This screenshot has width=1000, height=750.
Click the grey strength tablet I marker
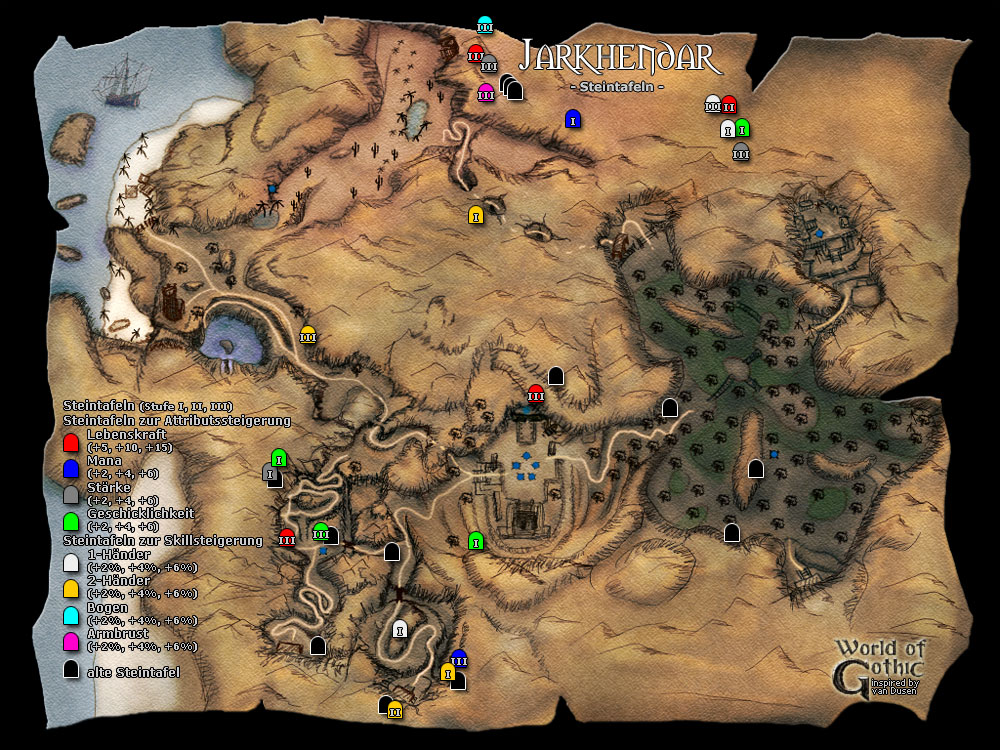[x=270, y=472]
